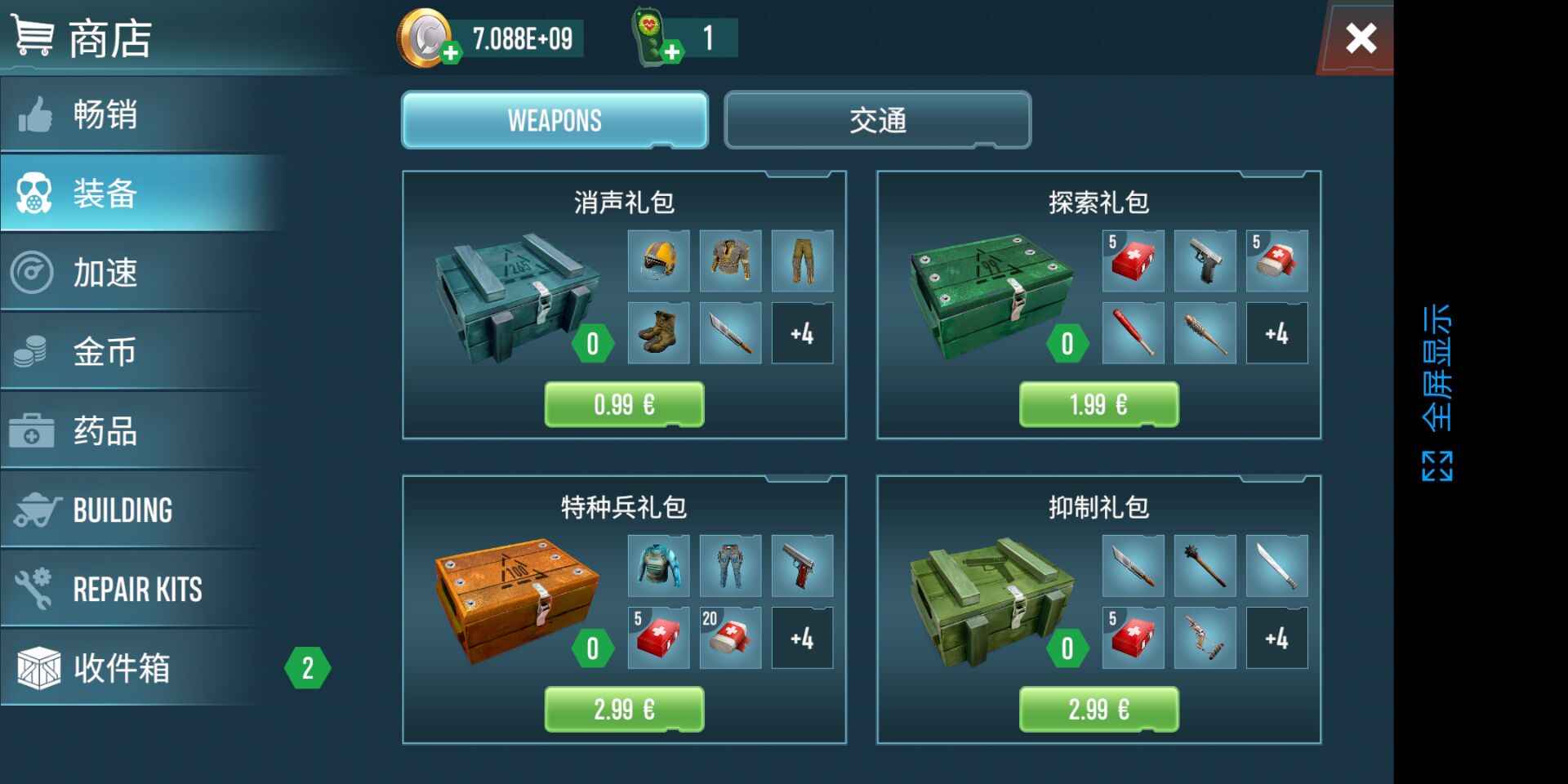Switch to the 交通 transport tab
Screen dimensions: 1568x784
coord(877,120)
